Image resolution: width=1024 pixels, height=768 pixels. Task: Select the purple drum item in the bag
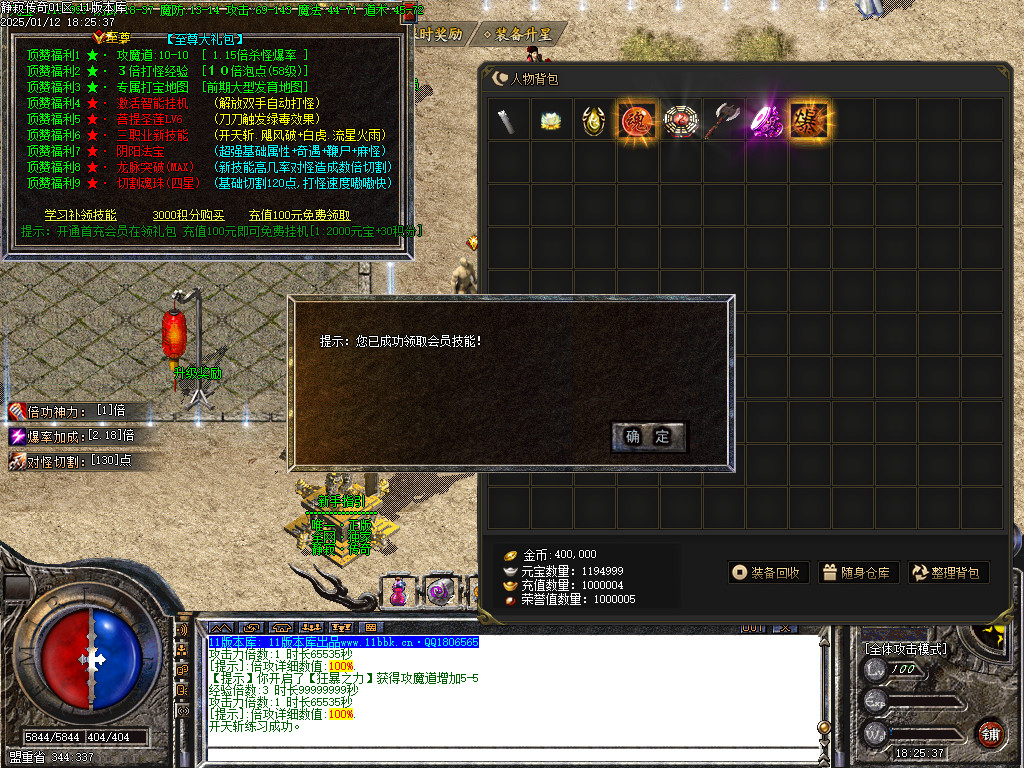[x=766, y=120]
